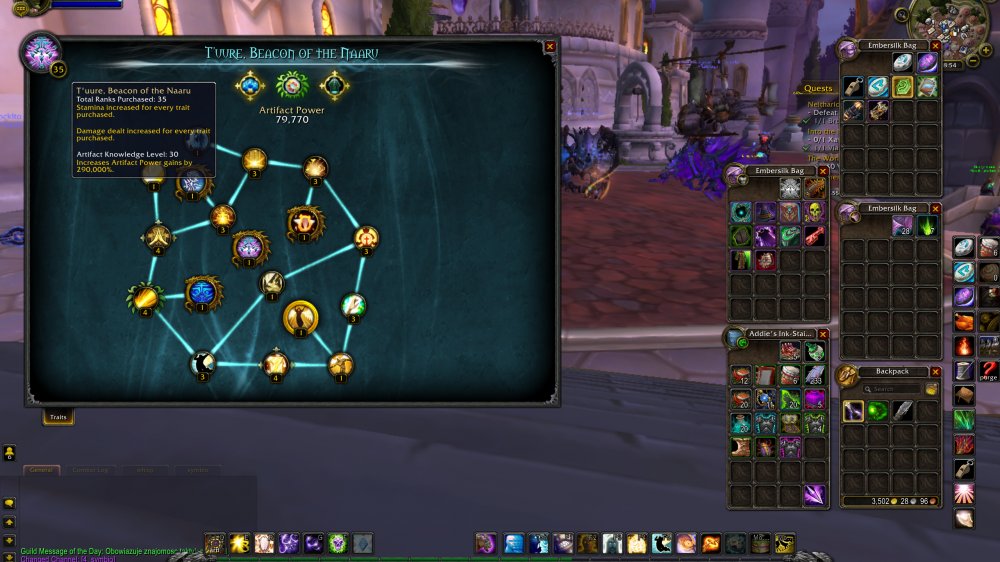
Task: Close Addie's Ink-Stained bag
Action: point(823,334)
